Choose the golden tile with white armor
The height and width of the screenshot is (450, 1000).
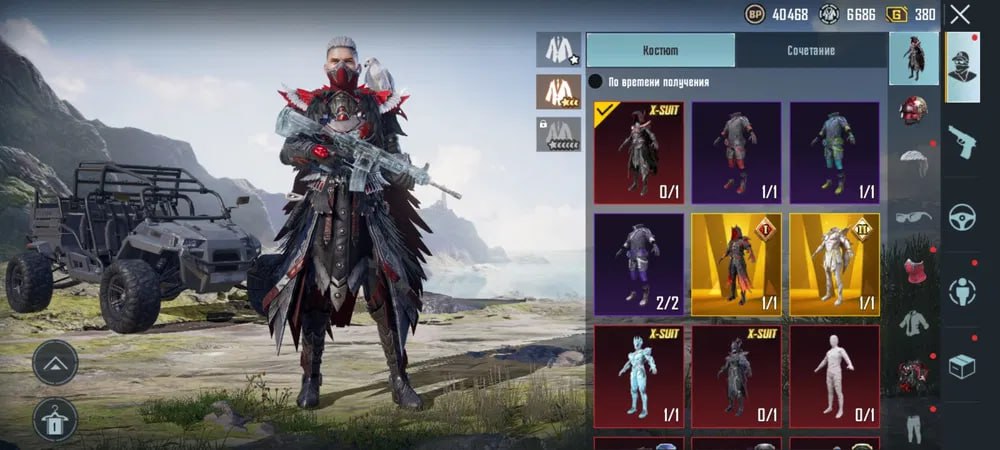point(835,264)
